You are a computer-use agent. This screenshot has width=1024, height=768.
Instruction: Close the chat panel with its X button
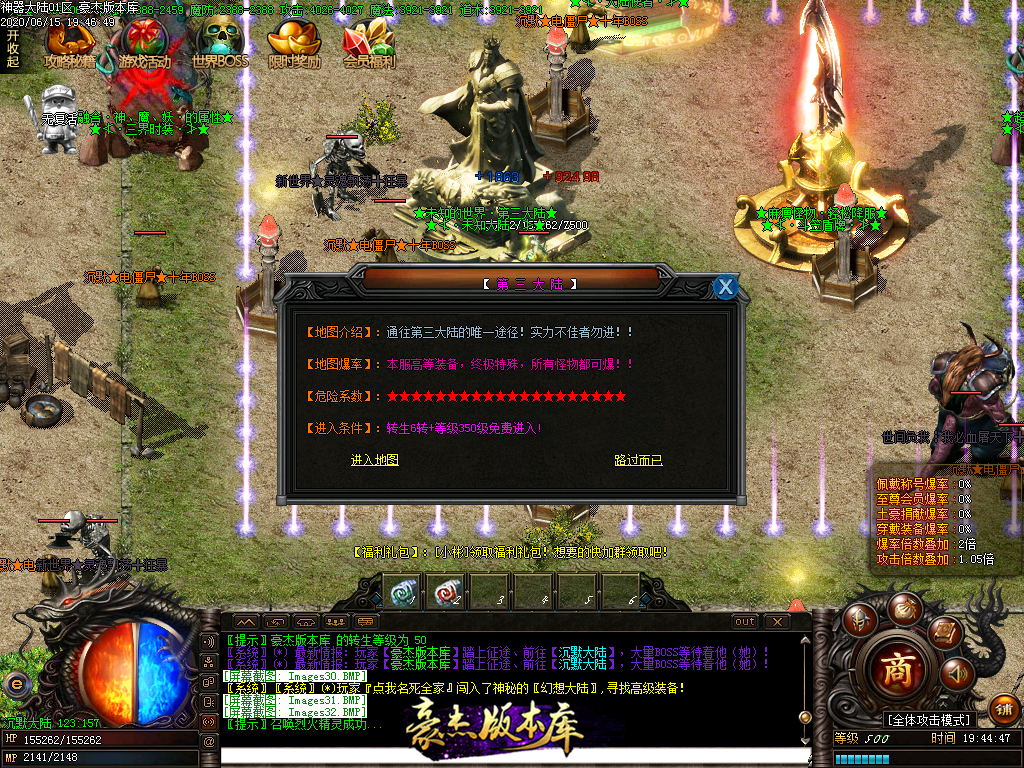pos(775,622)
